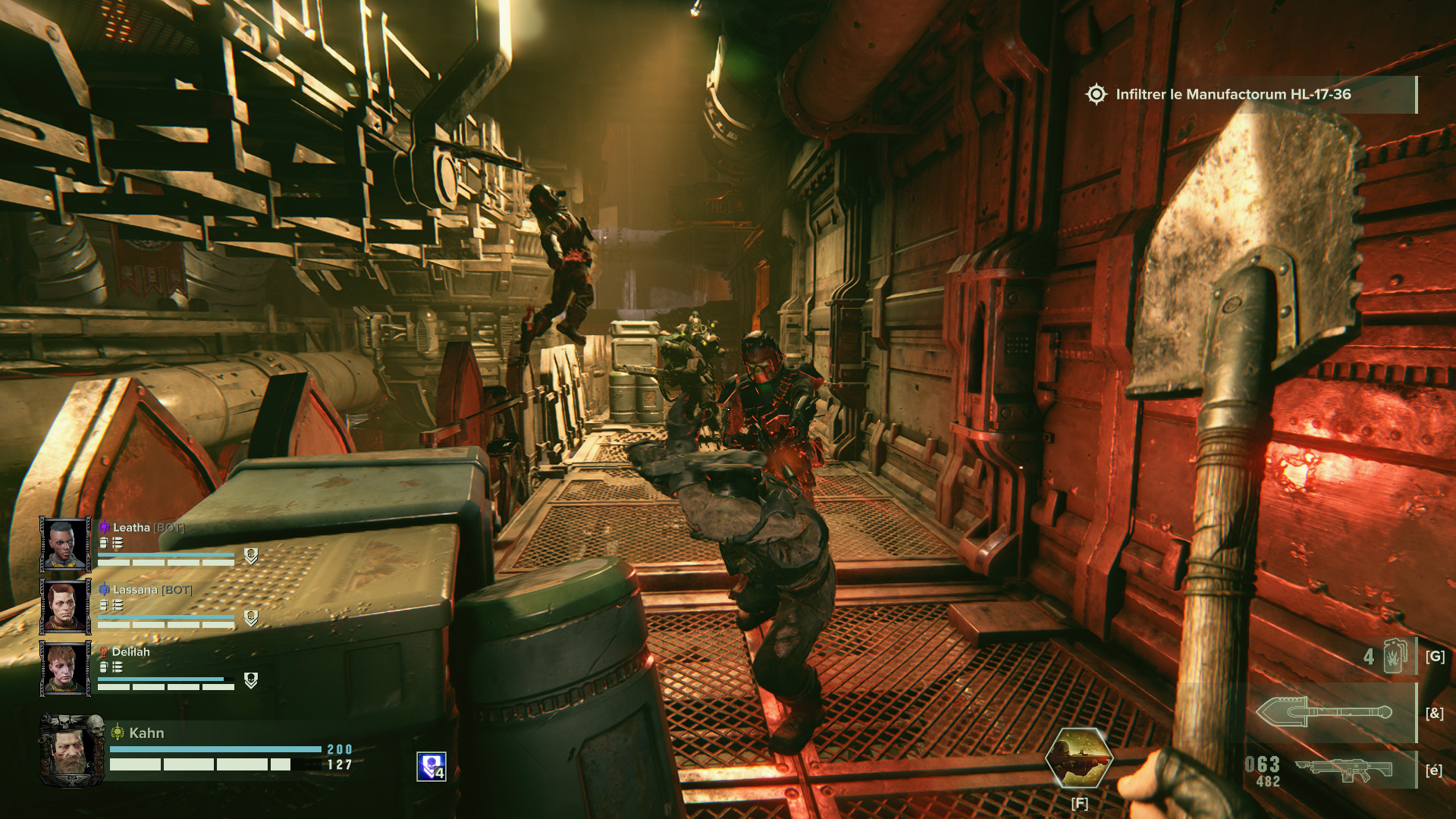Equip the shovel melee weapon slot
Image resolution: width=1456 pixels, height=819 pixels.
(1323, 713)
